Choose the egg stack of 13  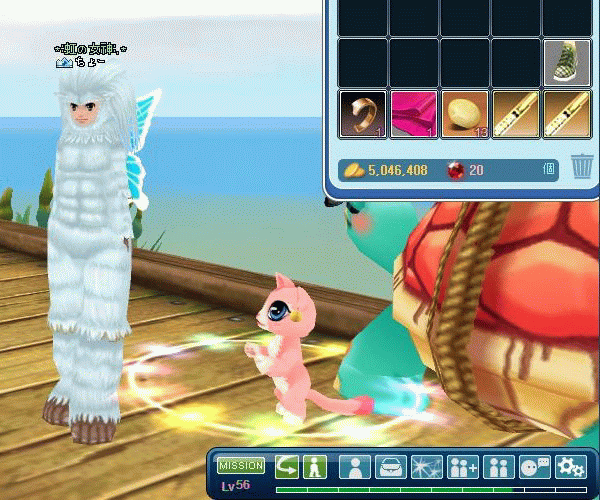click(464, 114)
